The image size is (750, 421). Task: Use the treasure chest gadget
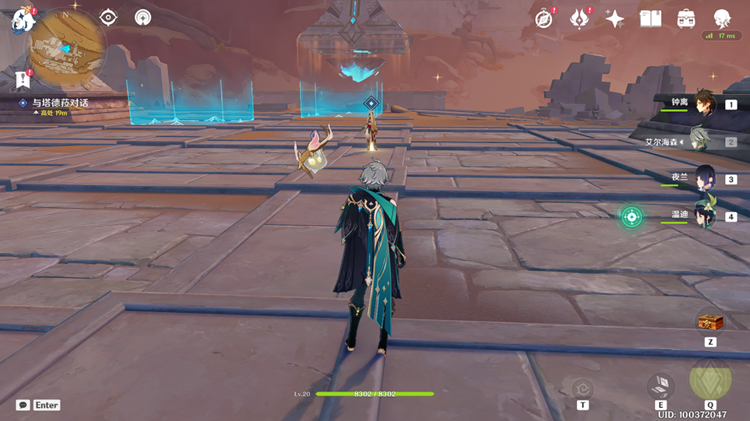[x=710, y=322]
